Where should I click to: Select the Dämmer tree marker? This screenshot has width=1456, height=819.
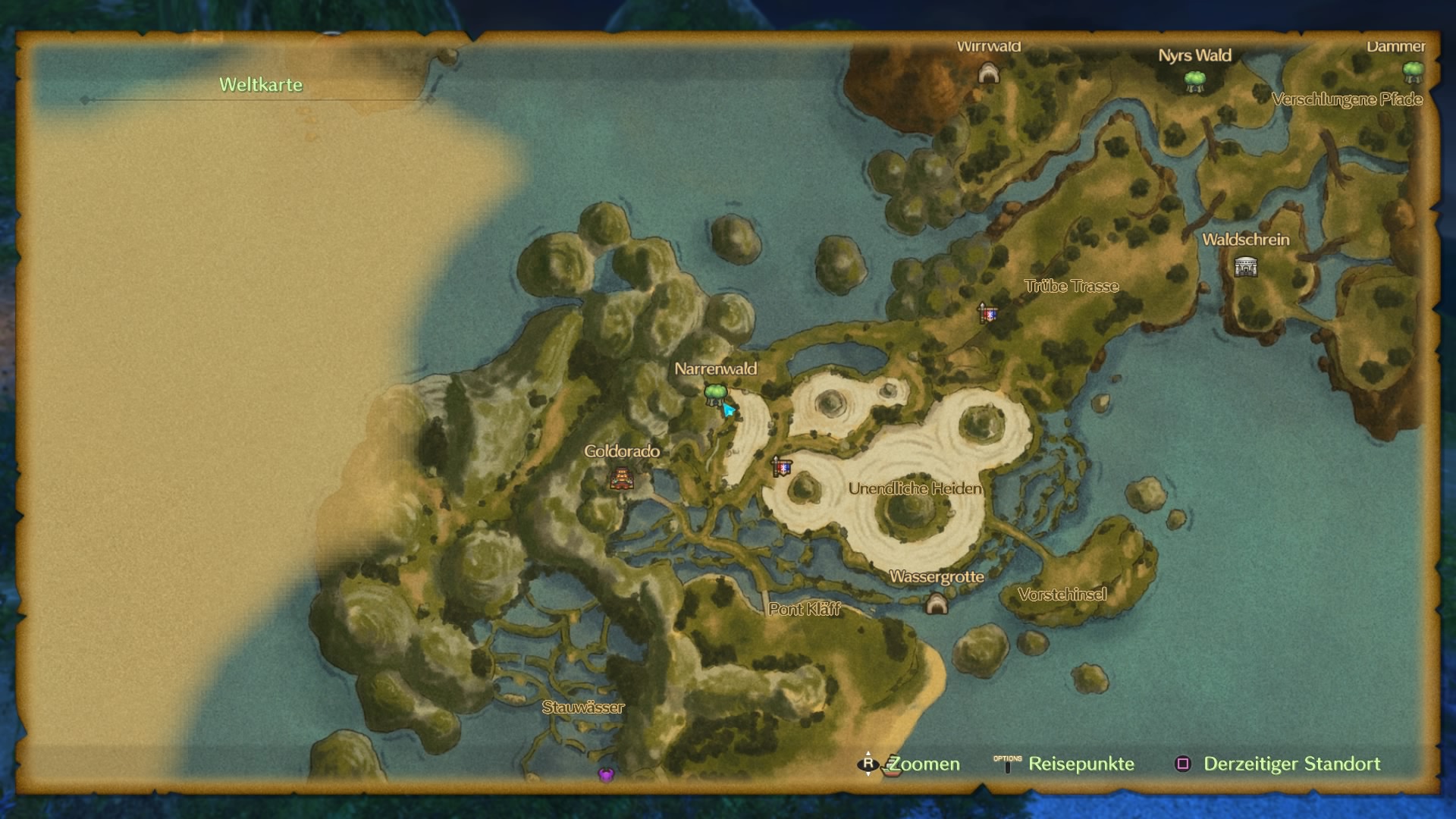click(1412, 73)
